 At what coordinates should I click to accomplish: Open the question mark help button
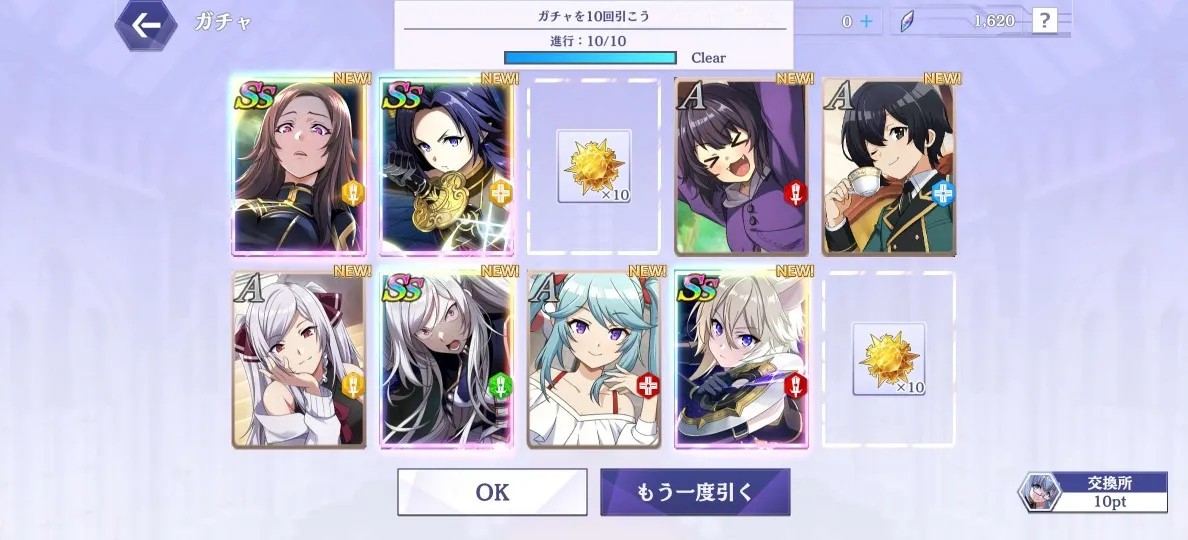coord(1044,21)
